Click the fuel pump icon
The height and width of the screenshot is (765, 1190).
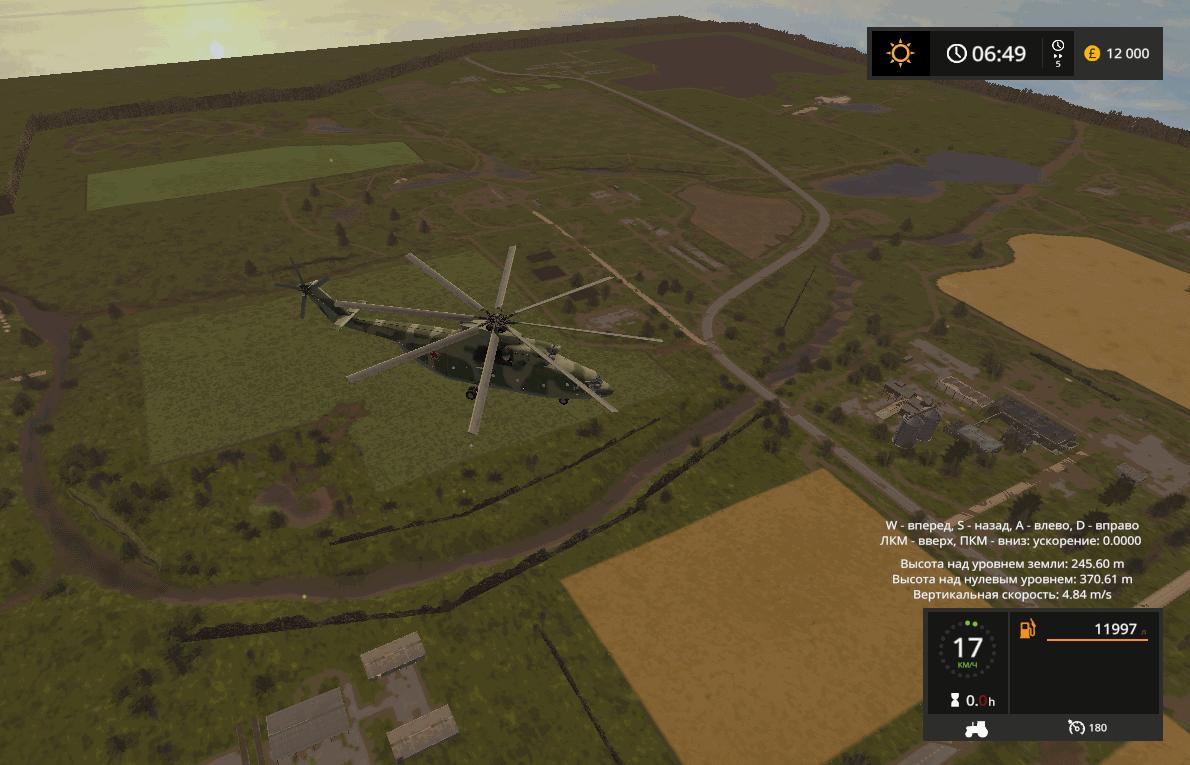pyautogui.click(x=1028, y=629)
